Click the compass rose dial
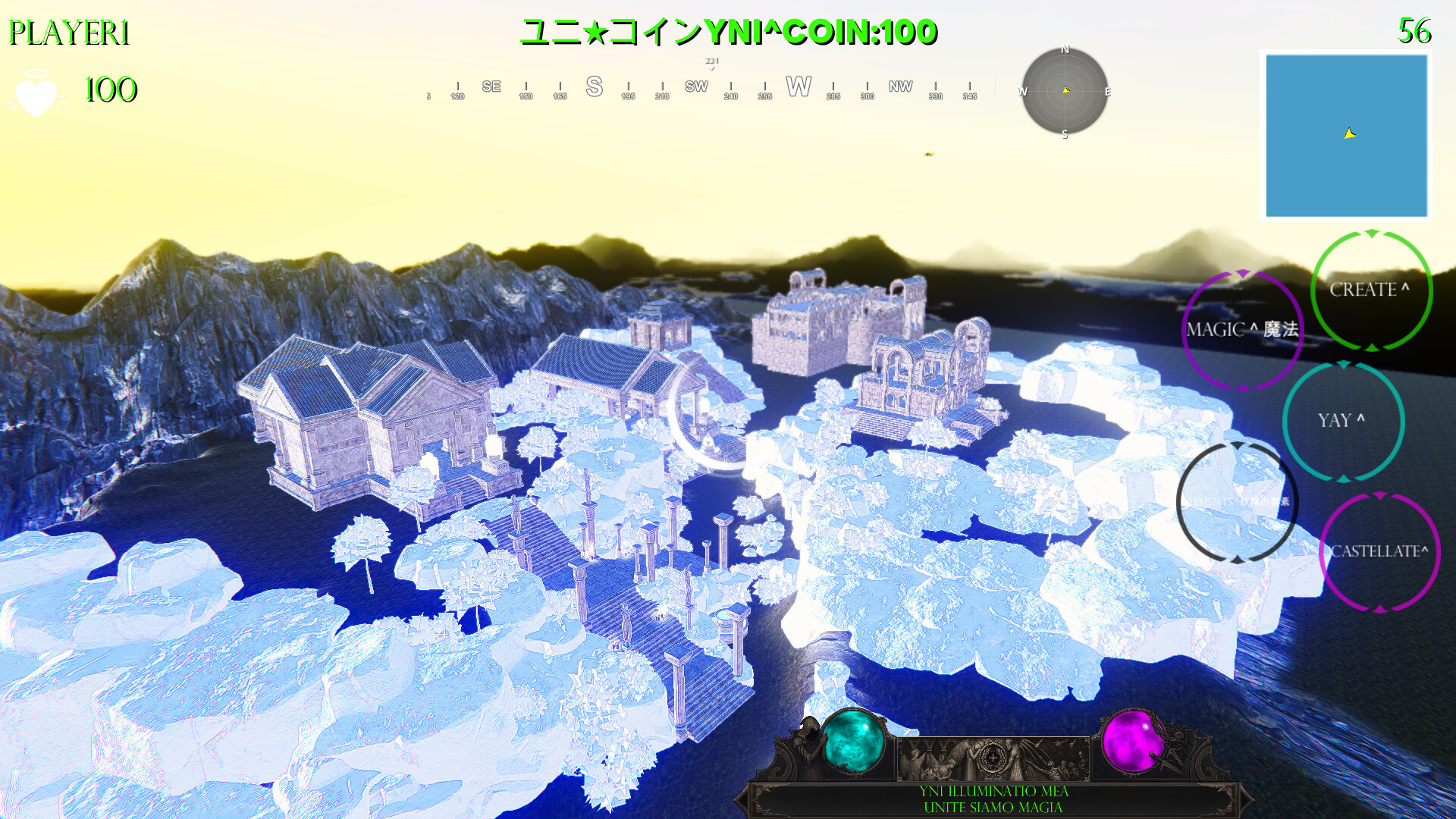 (1065, 92)
